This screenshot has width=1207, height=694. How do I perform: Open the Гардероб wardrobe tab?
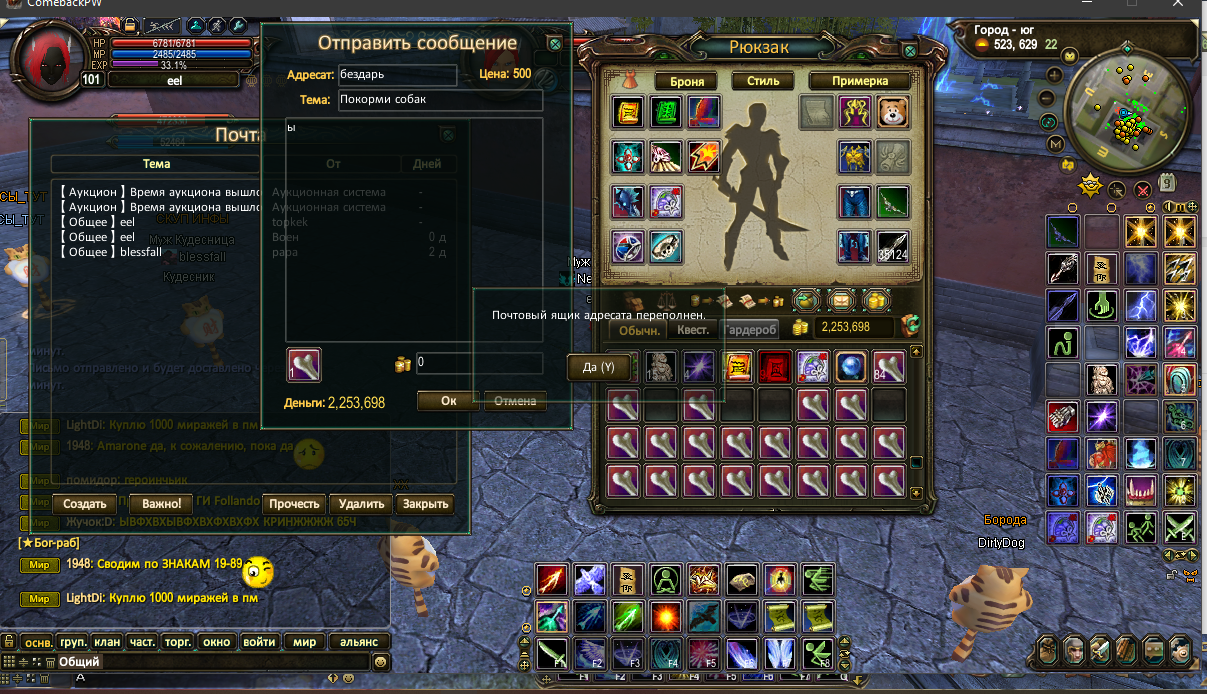pos(750,330)
